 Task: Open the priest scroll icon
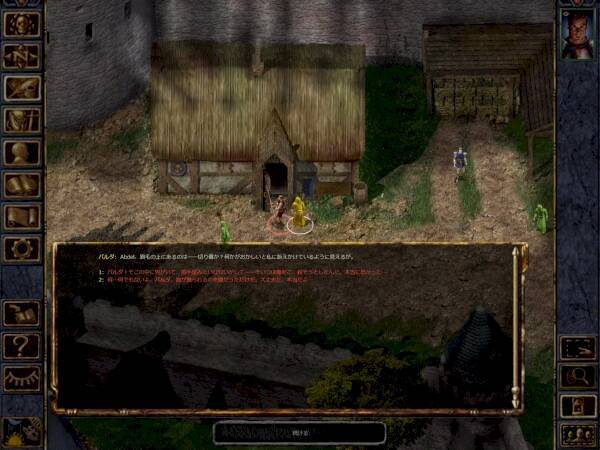point(22,216)
